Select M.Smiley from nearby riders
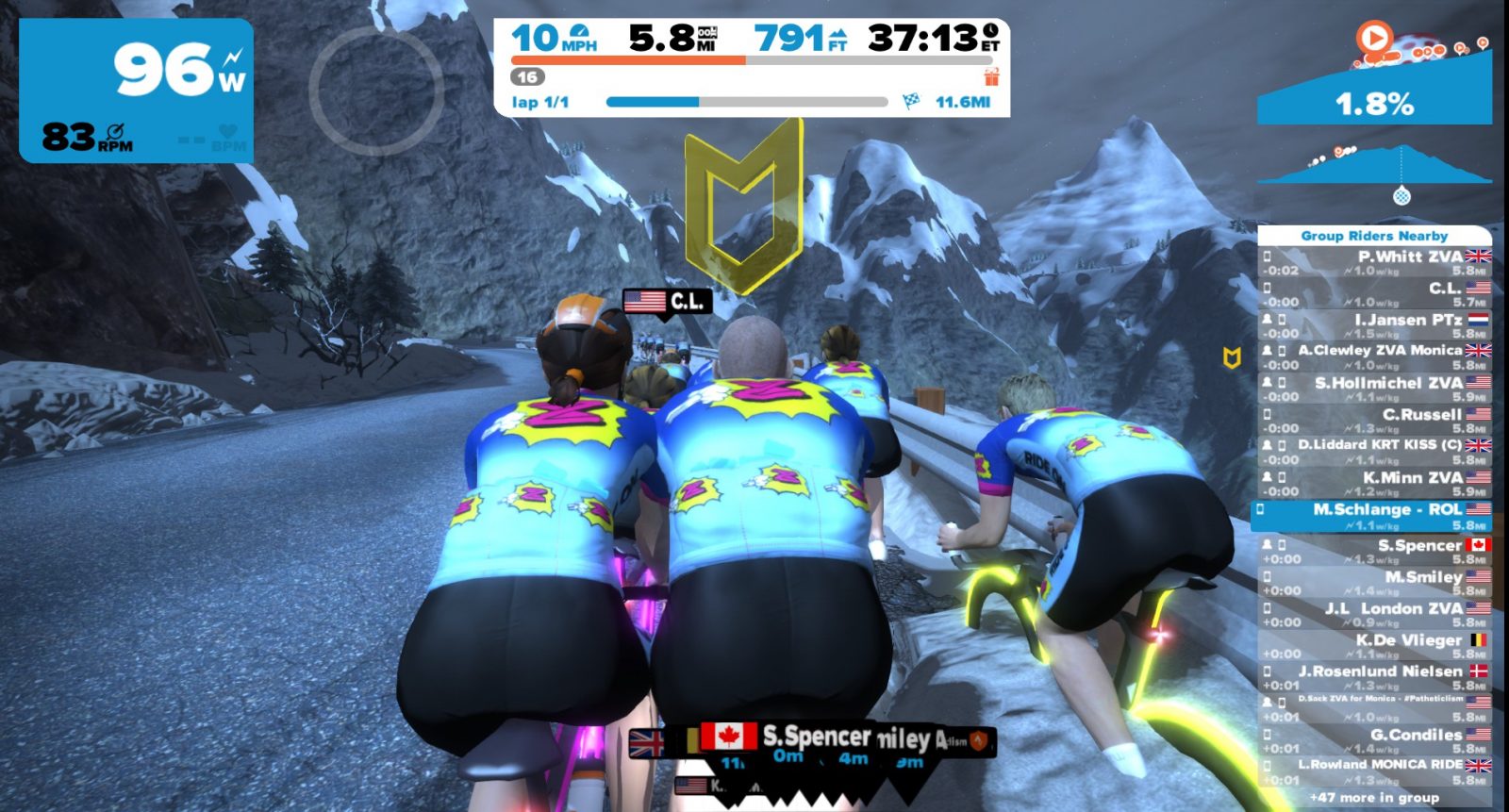Viewport: 1509px width, 812px height. click(1374, 583)
